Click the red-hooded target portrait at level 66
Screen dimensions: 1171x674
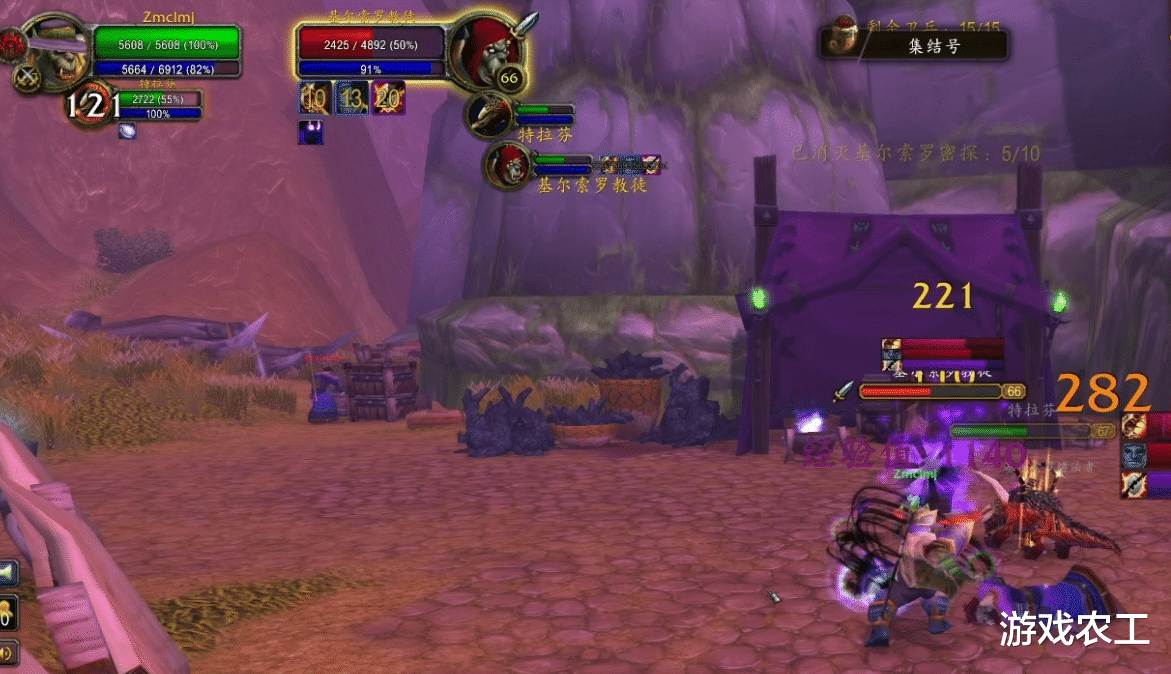(x=484, y=47)
